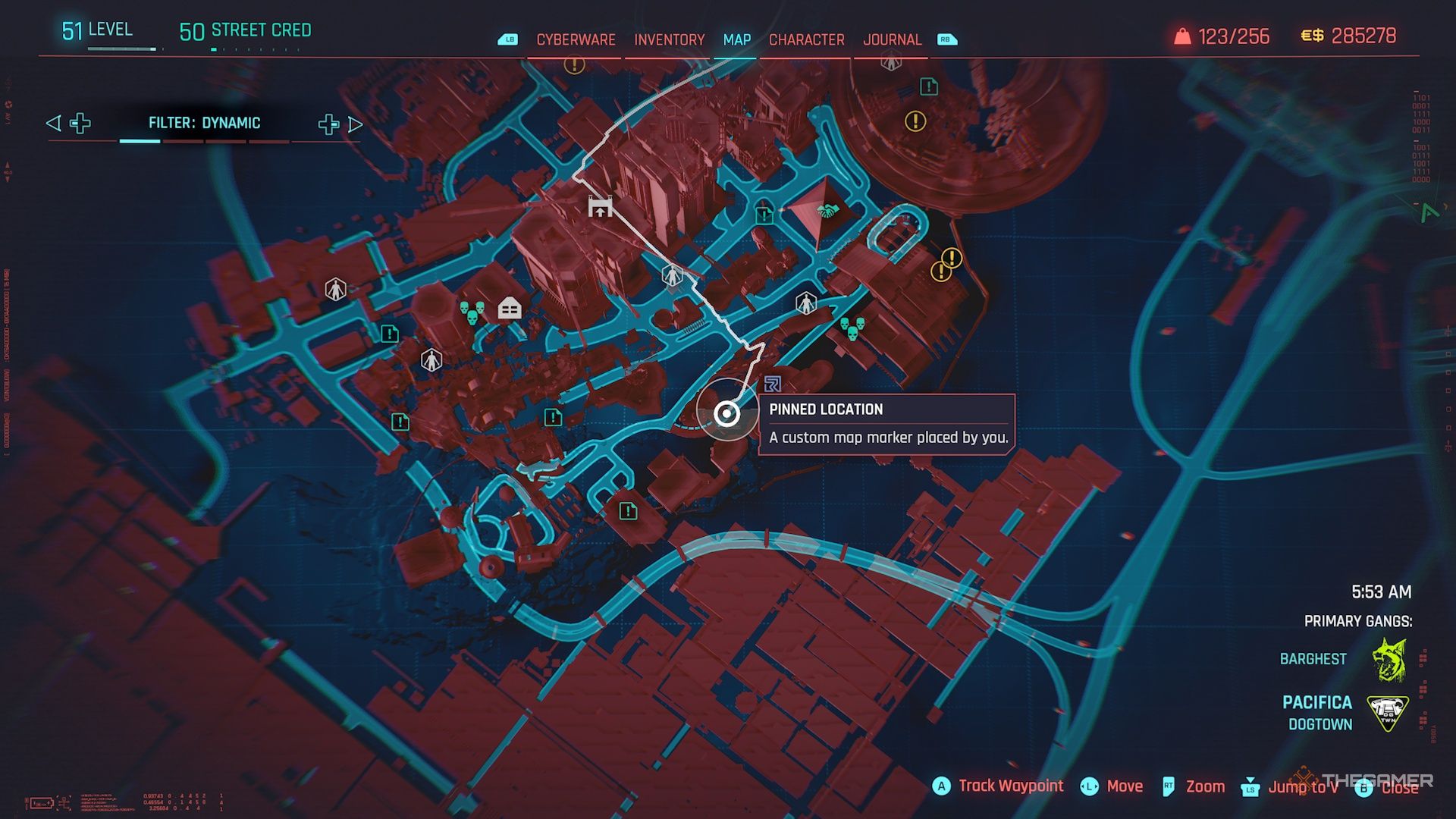Open the Inventory tab
1456x819 pixels.
(x=669, y=39)
